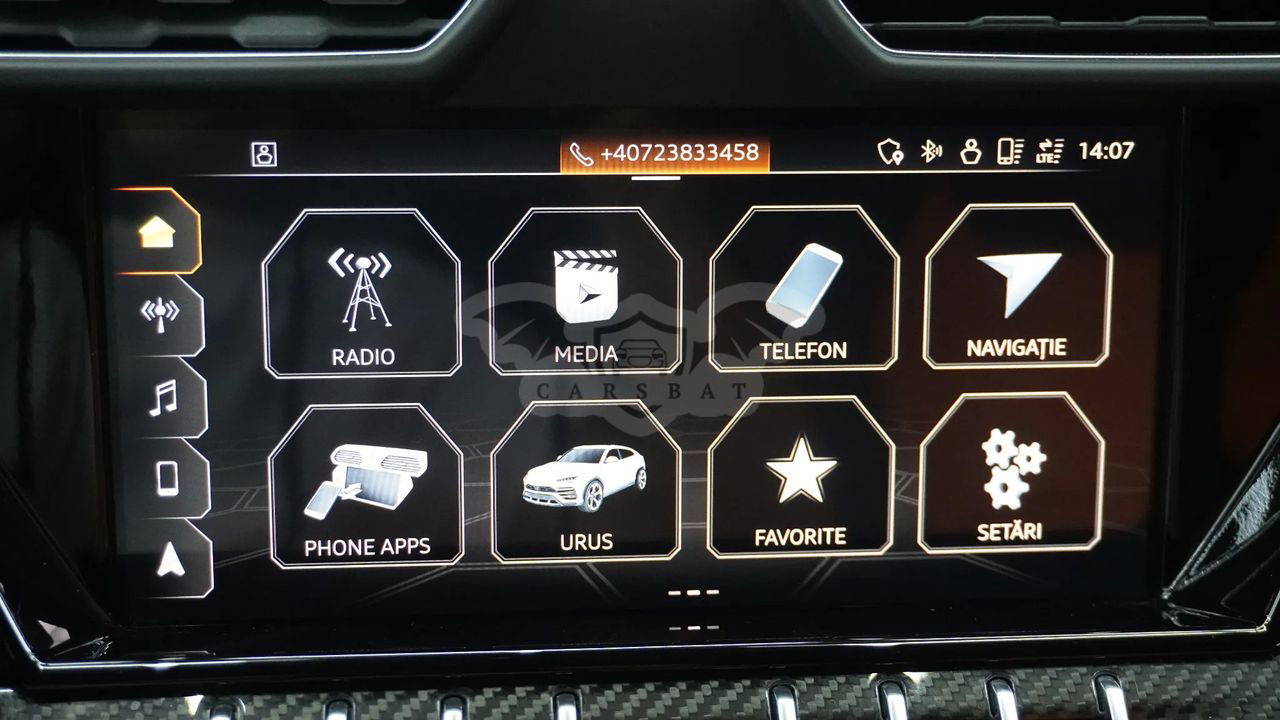
Task: Switch to the sidebar radio antenna shortcut
Action: [x=160, y=314]
